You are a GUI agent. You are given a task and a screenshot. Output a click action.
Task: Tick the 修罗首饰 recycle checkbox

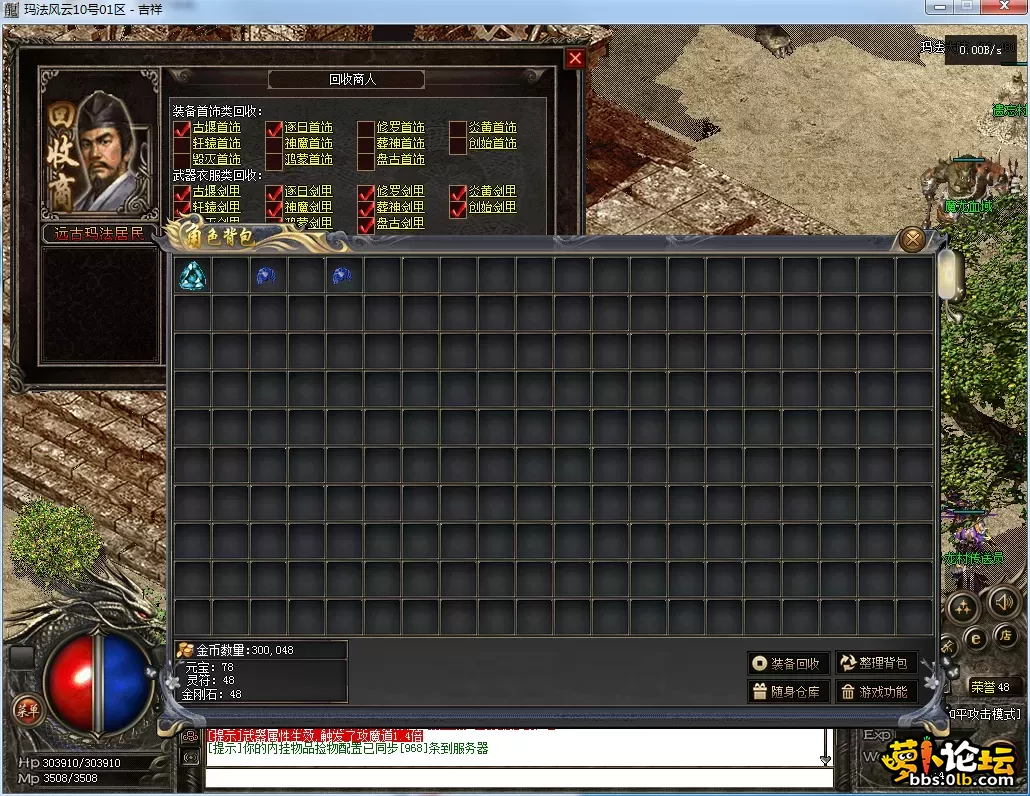pos(366,128)
